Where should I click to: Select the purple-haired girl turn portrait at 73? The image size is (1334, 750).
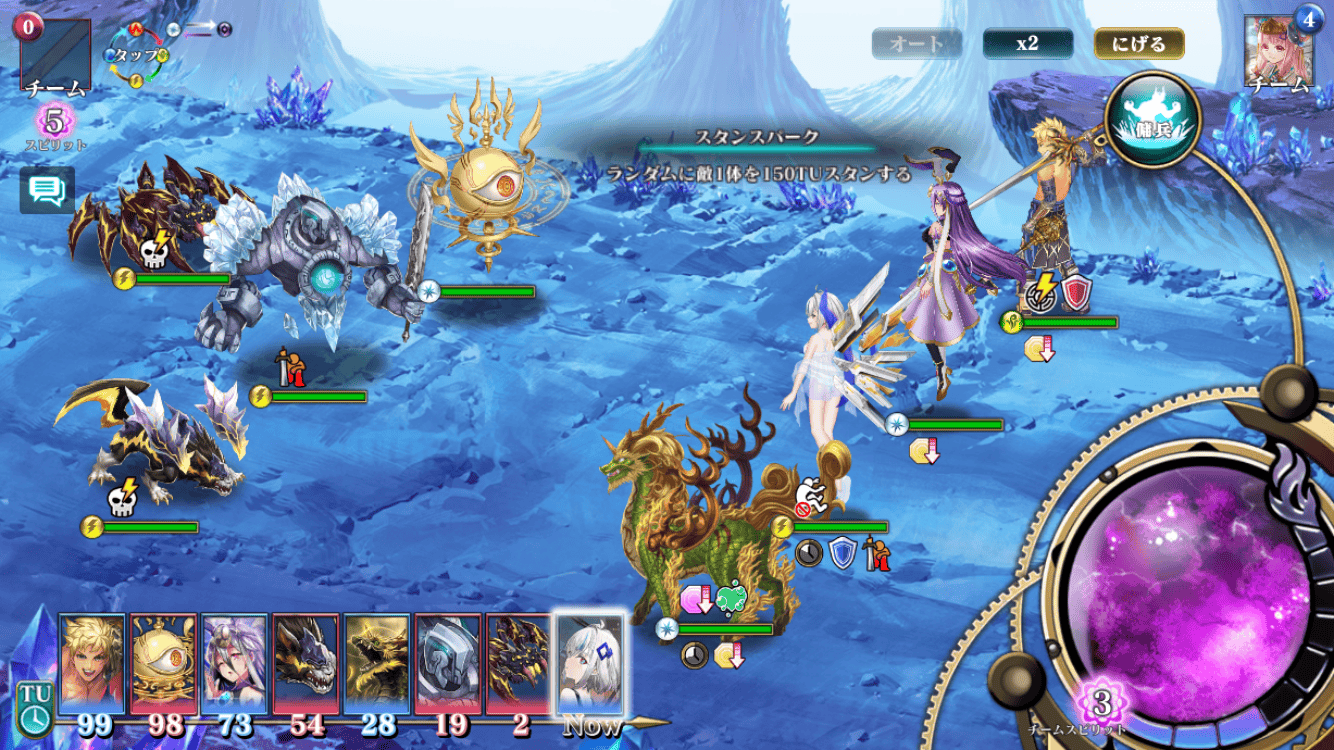pyautogui.click(x=234, y=664)
